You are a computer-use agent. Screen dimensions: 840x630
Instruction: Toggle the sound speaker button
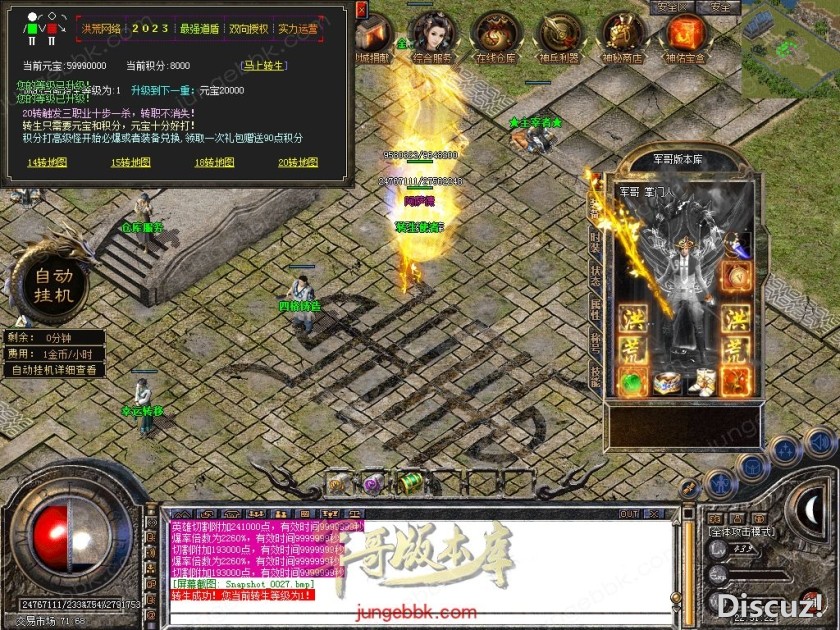820,443
